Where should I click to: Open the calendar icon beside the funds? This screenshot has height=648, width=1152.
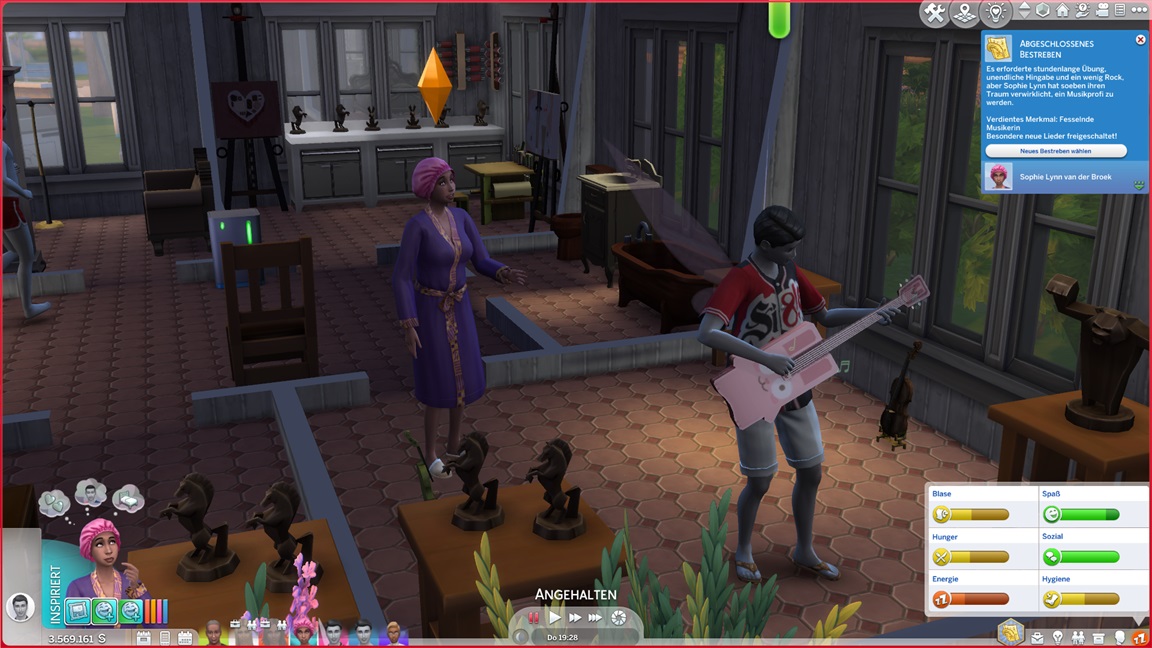point(143,637)
